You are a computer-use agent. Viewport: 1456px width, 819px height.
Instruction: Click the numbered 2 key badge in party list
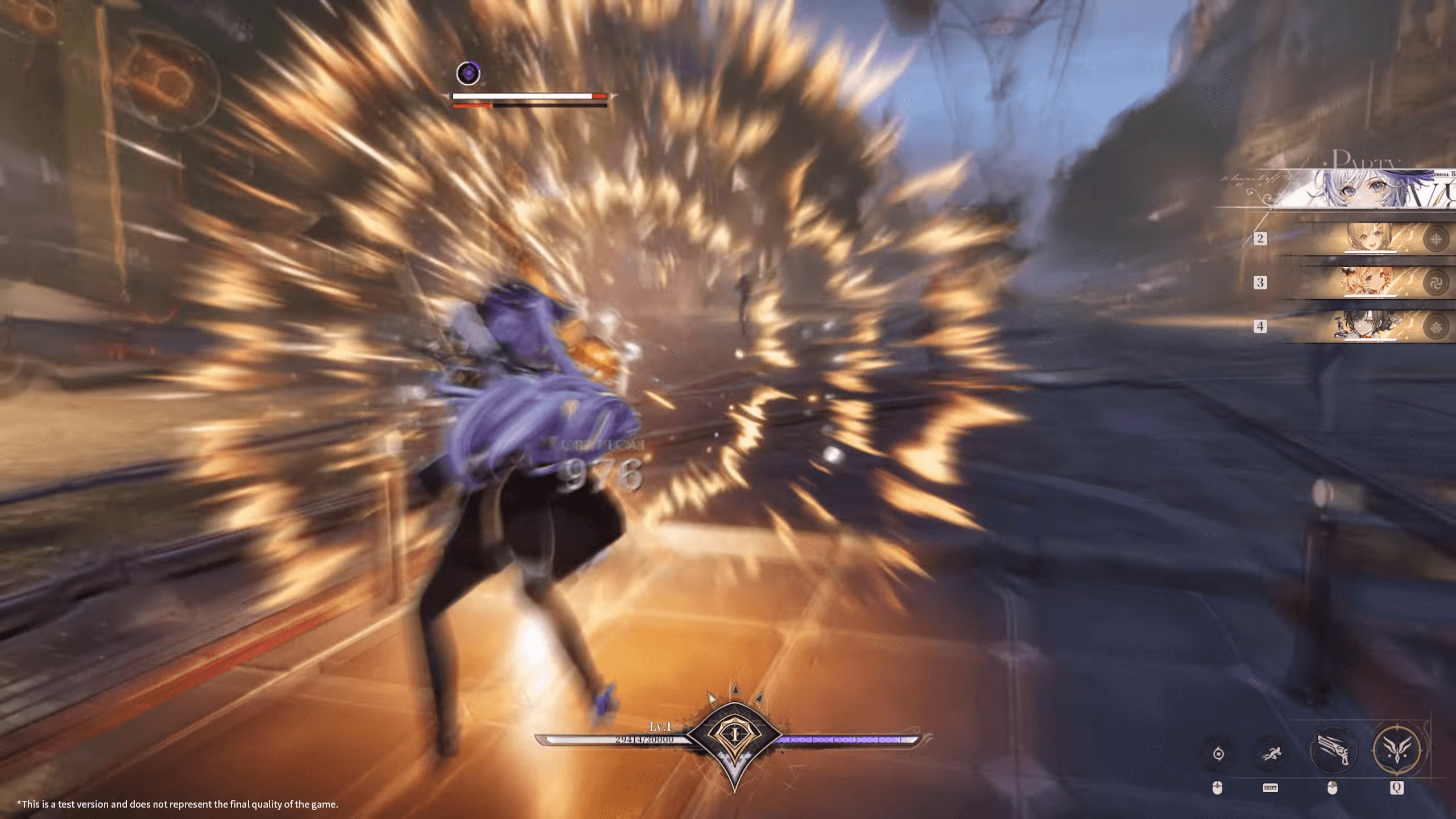[1260, 239]
